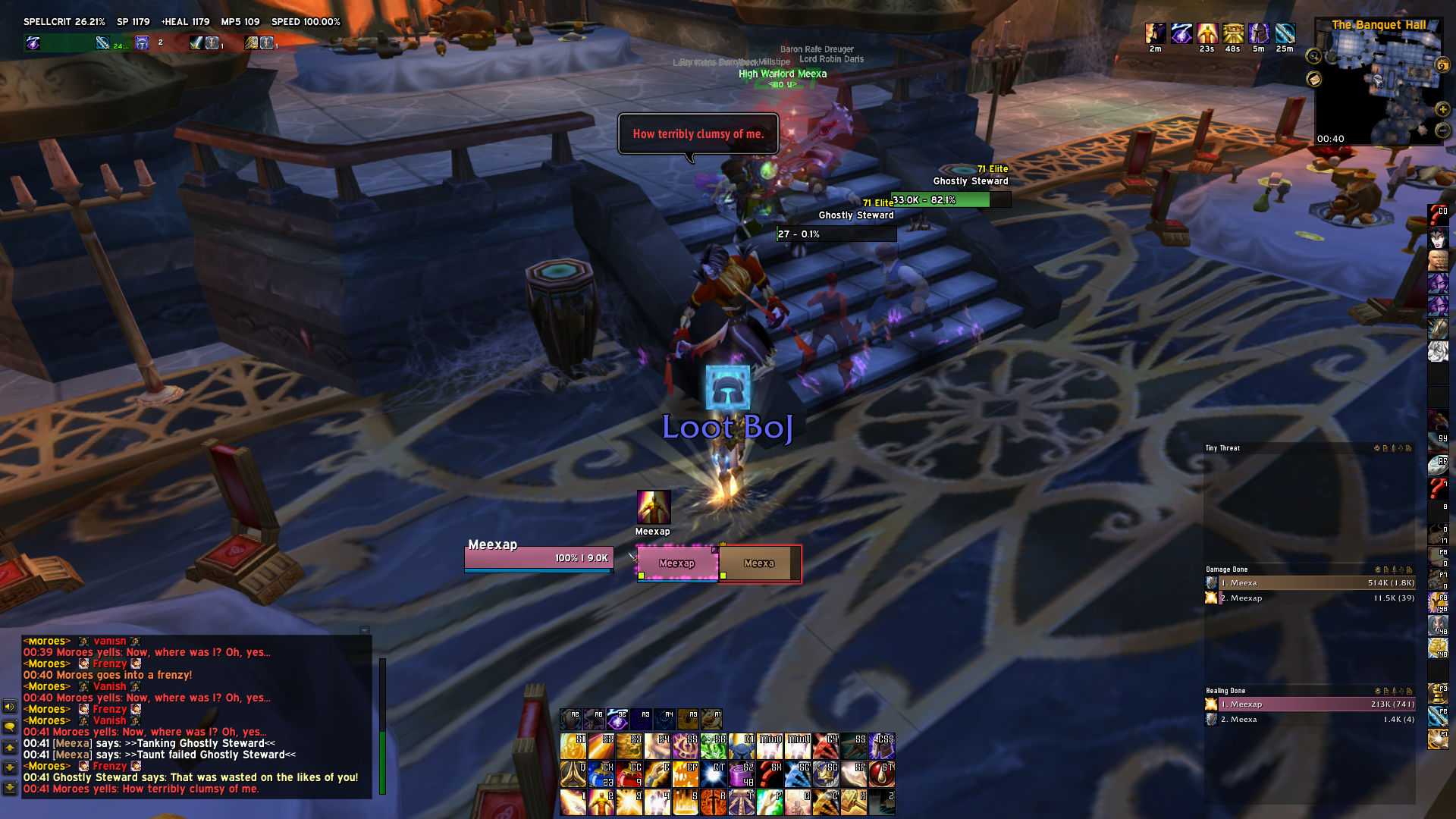Viewport: 1456px width, 819px height.
Task: Select Meexap in the party frame
Action: [x=677, y=563]
